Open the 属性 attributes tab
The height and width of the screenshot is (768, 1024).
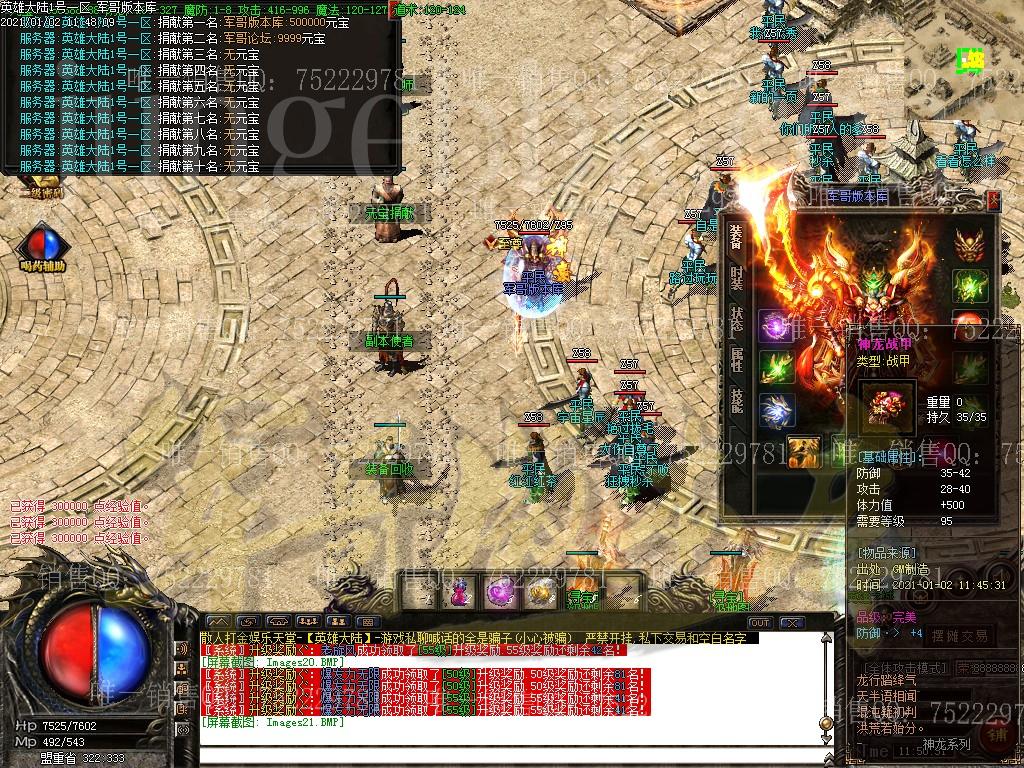point(736,360)
